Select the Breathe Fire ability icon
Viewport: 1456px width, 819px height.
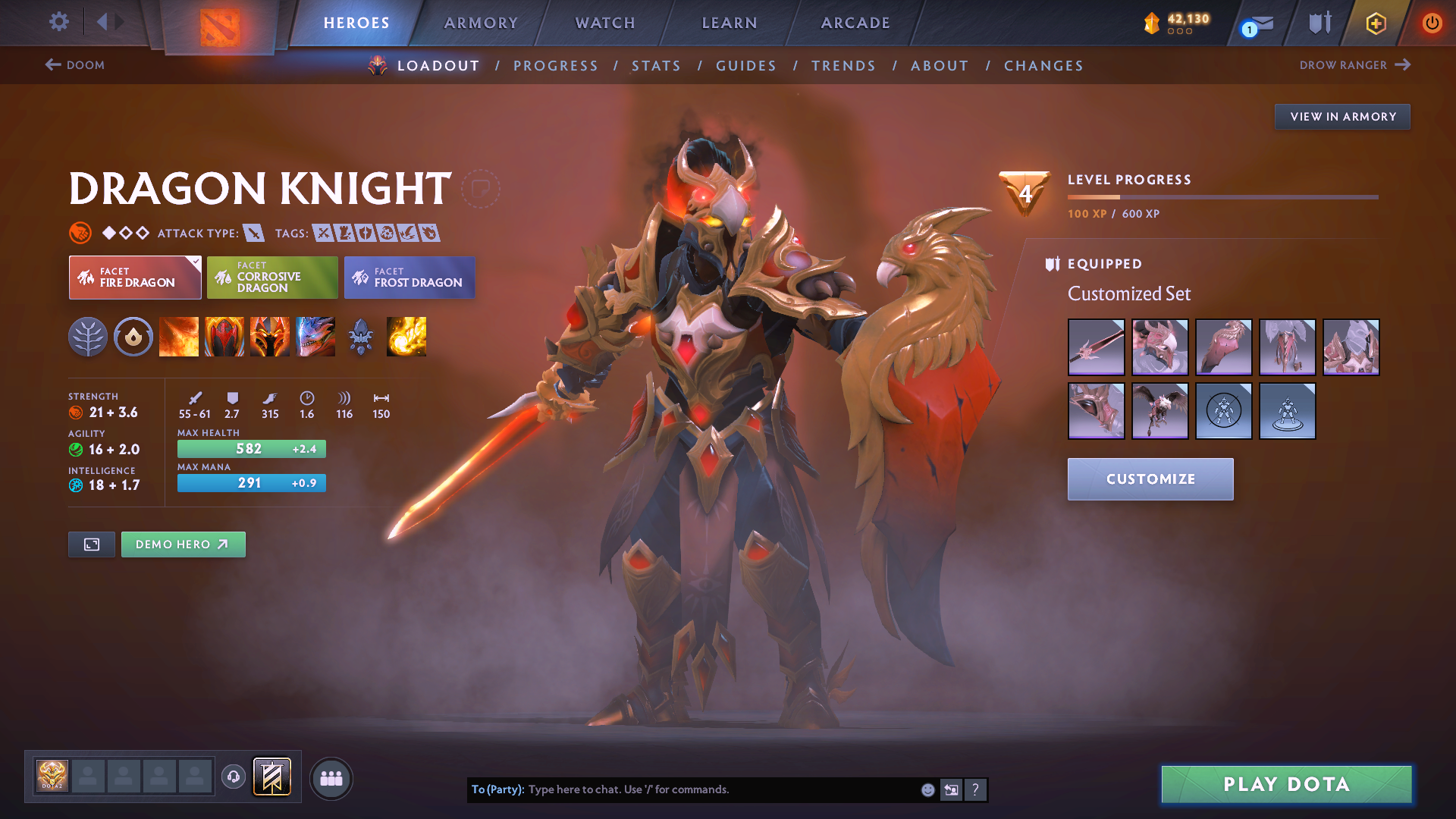[179, 337]
